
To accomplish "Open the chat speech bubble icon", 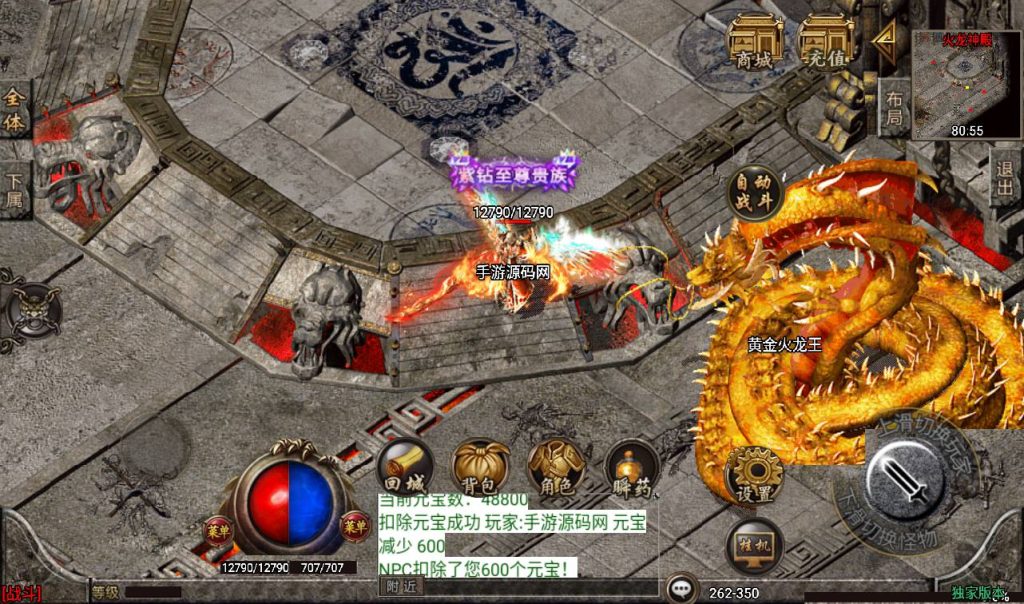I will point(682,588).
